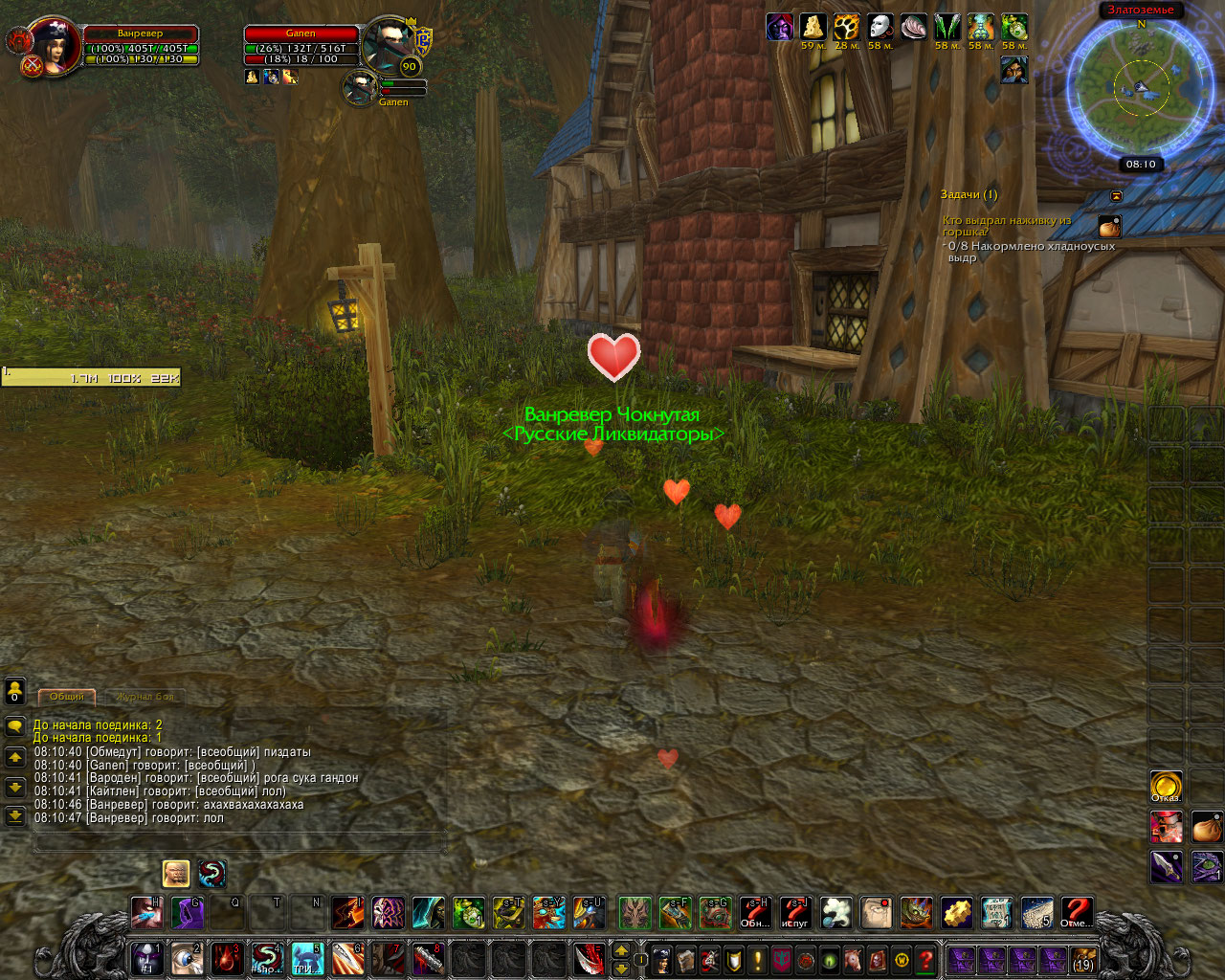Image resolution: width=1225 pixels, height=980 pixels.
Task: Switch to the Общий chat tab
Action: pos(67,697)
